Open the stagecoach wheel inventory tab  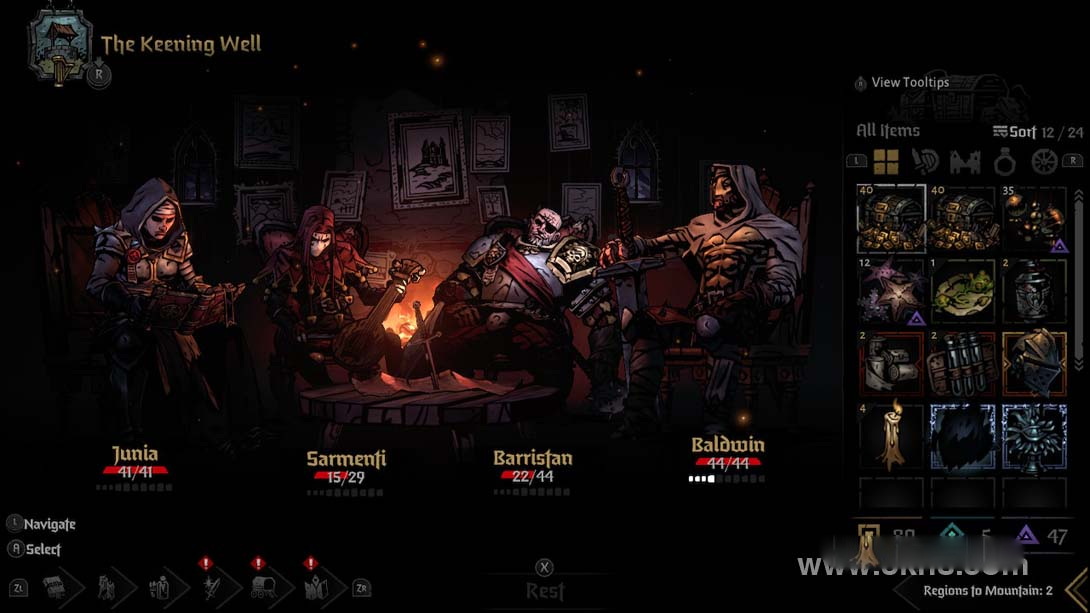point(1044,161)
